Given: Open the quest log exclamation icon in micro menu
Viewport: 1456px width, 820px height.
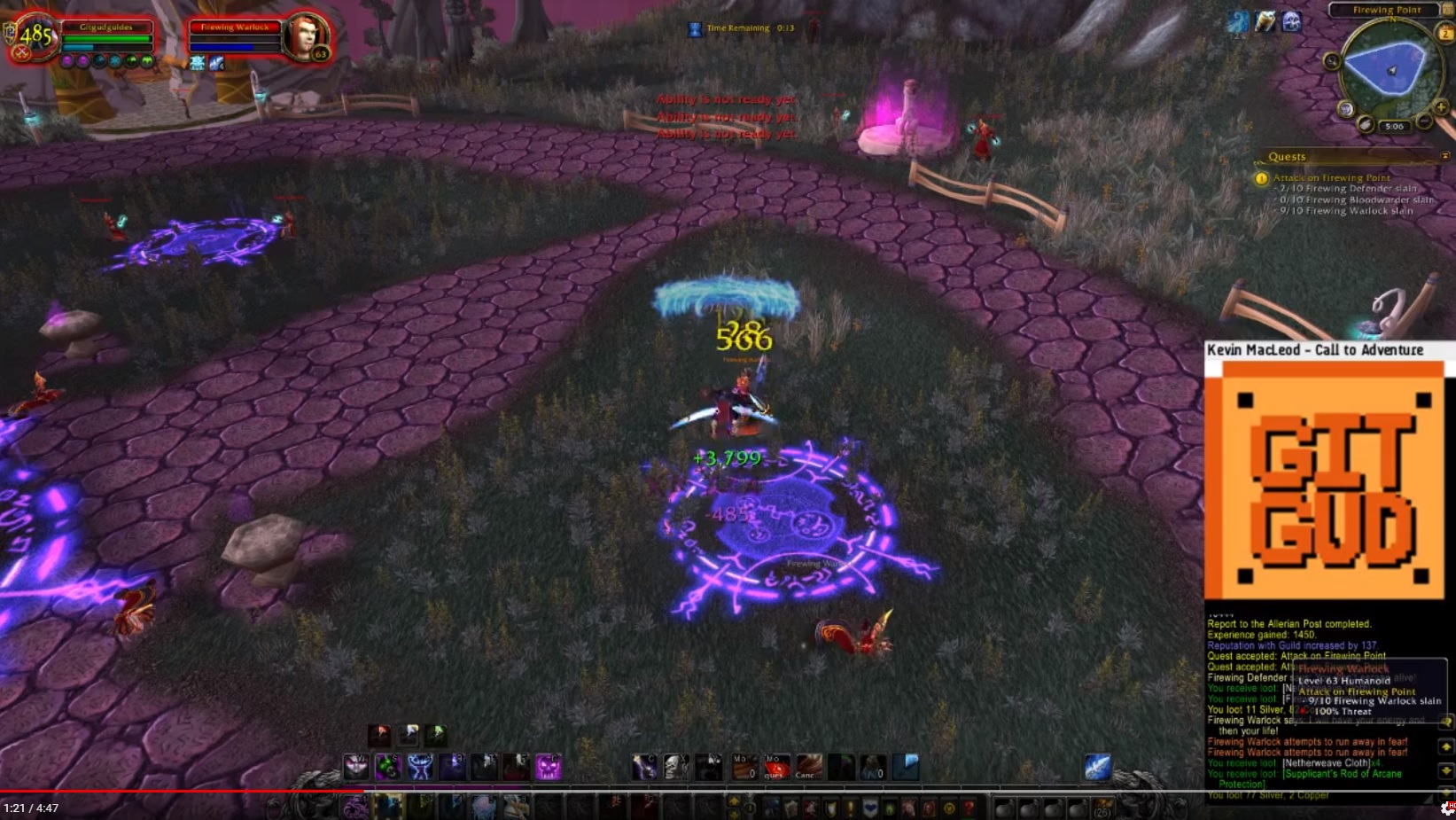Looking at the screenshot, I should 851,807.
